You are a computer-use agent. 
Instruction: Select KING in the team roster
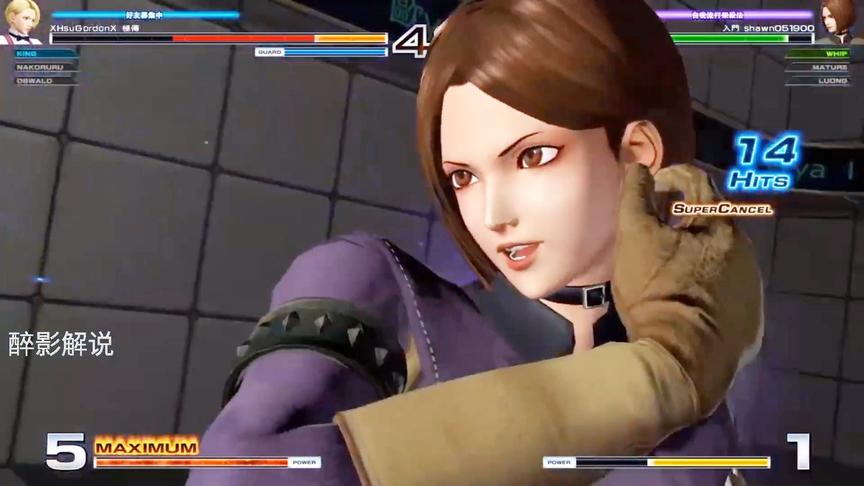(29, 53)
